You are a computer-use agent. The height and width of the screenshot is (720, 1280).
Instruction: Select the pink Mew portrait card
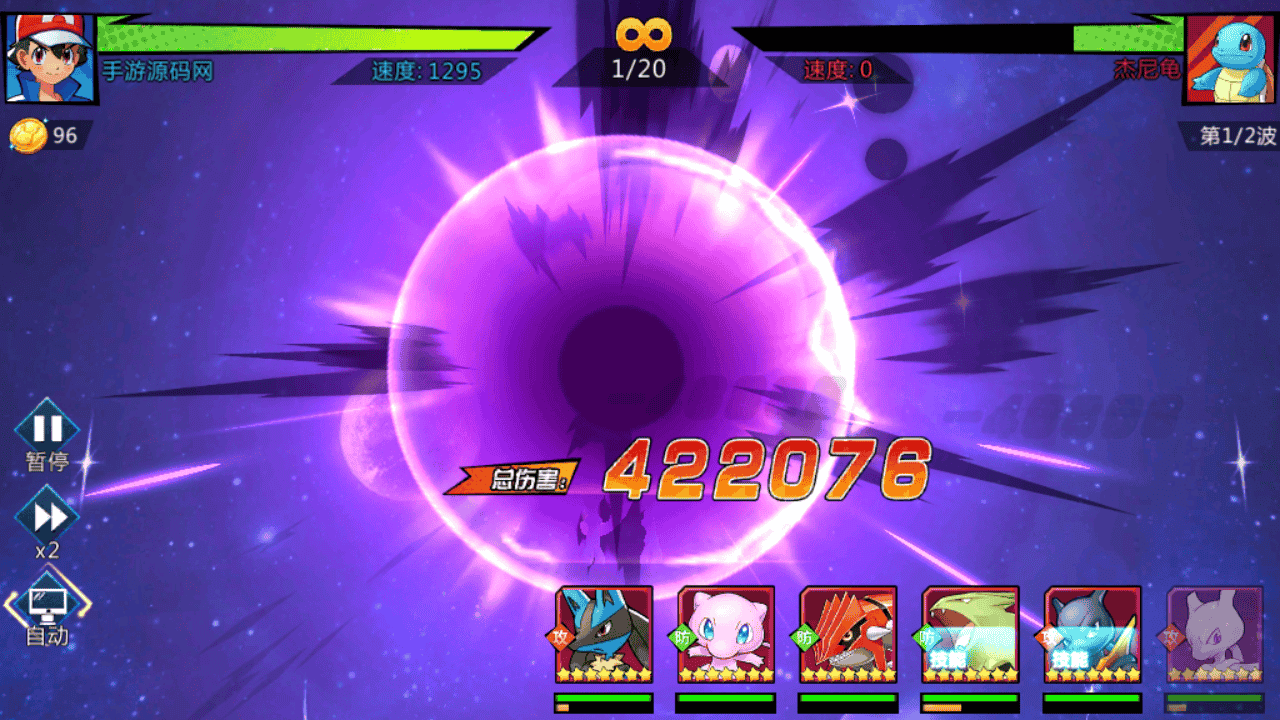tap(726, 634)
